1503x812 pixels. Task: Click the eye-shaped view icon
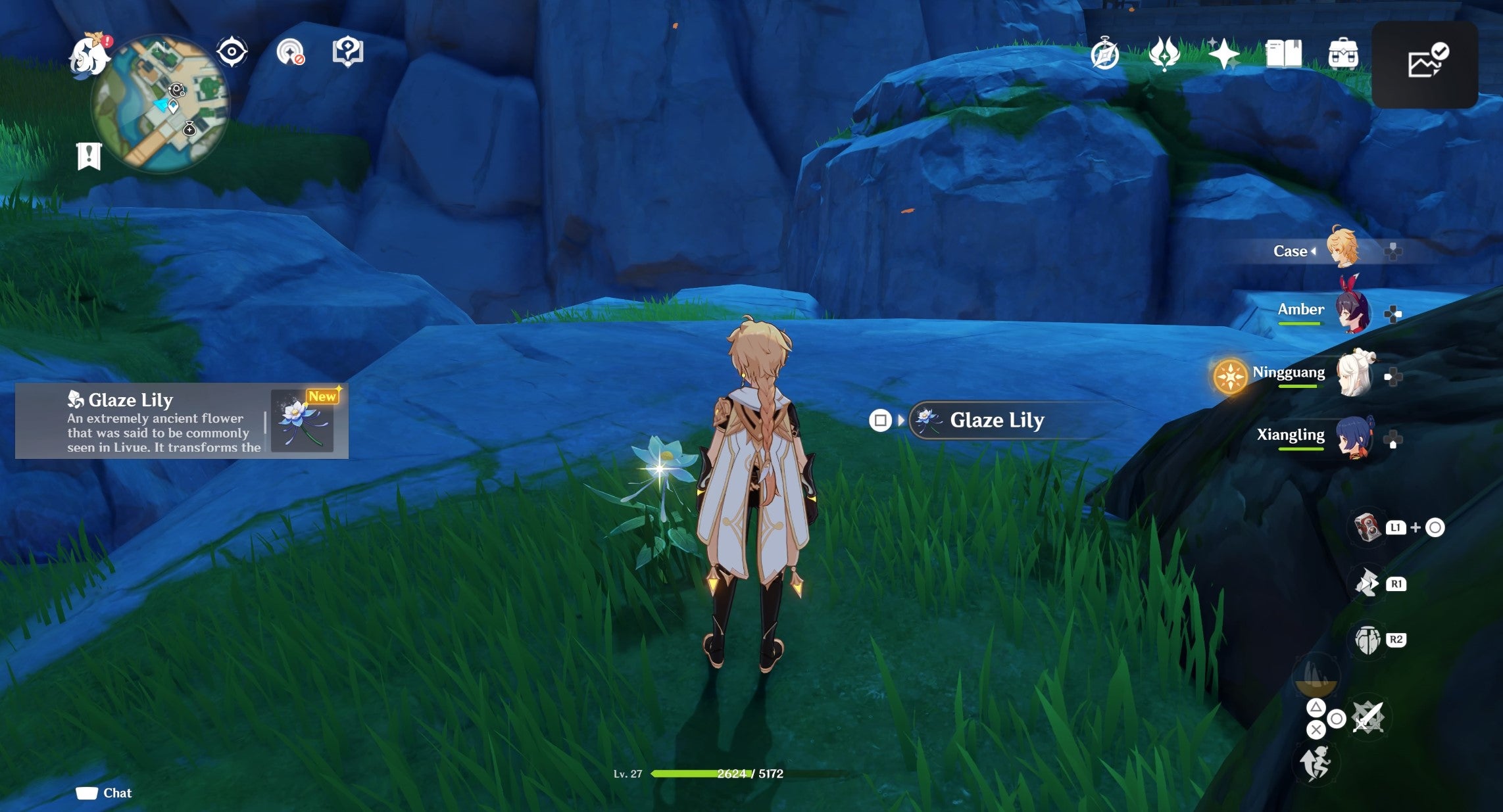(x=232, y=52)
